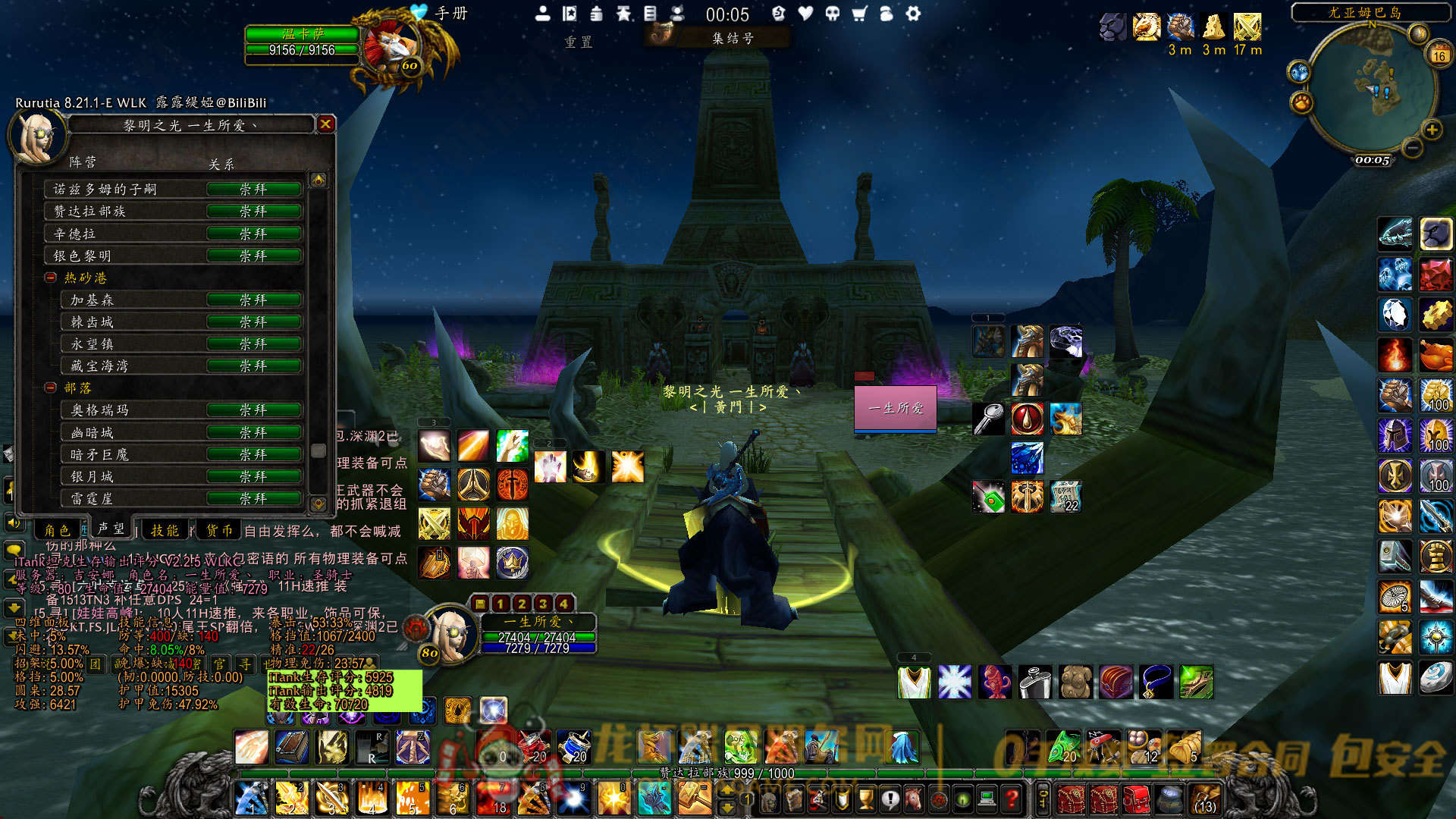Image resolution: width=1456 pixels, height=819 pixels.
Task: Close the reputation panel with the X
Action: (x=325, y=124)
